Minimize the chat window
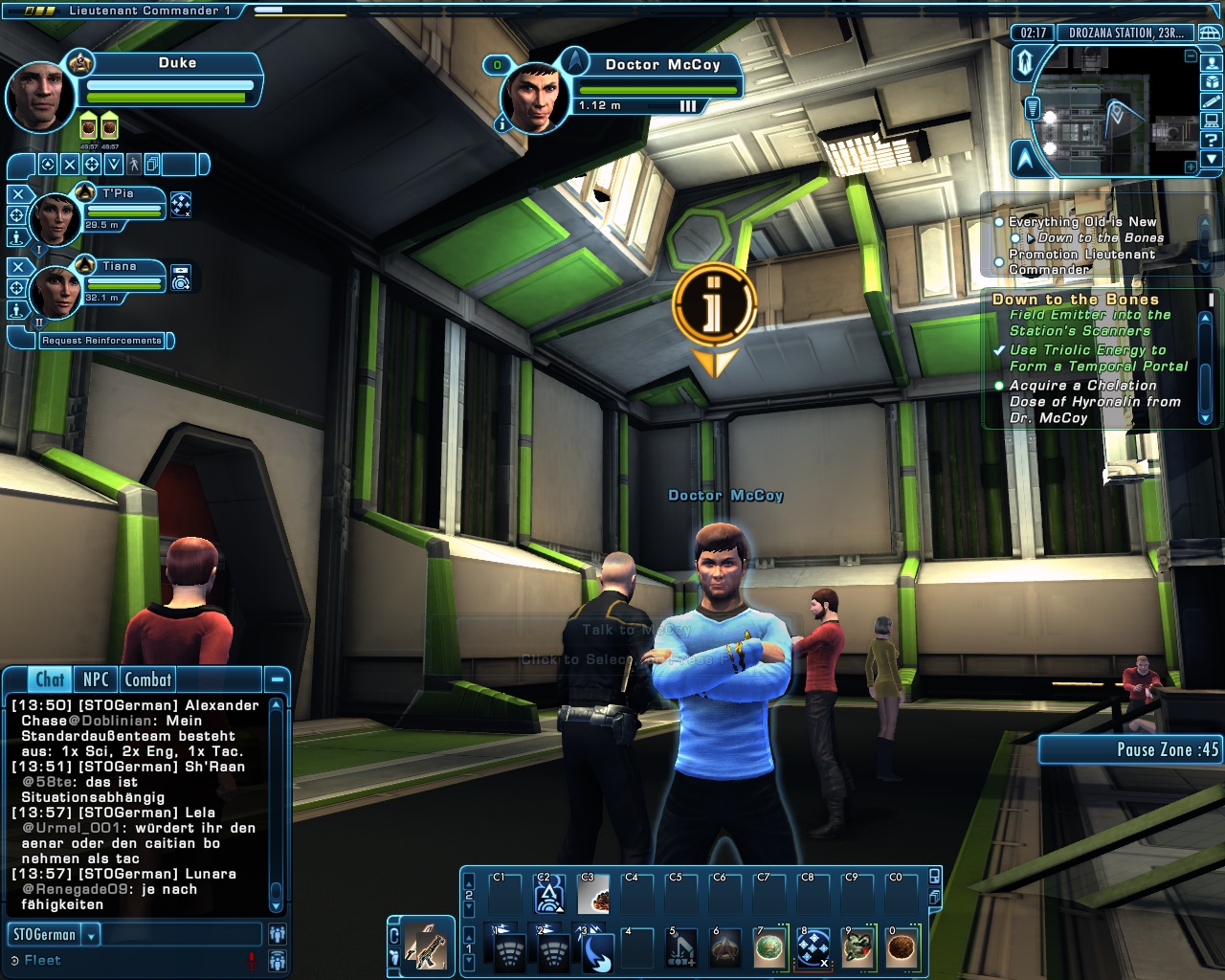The height and width of the screenshot is (980, 1225). click(x=277, y=679)
